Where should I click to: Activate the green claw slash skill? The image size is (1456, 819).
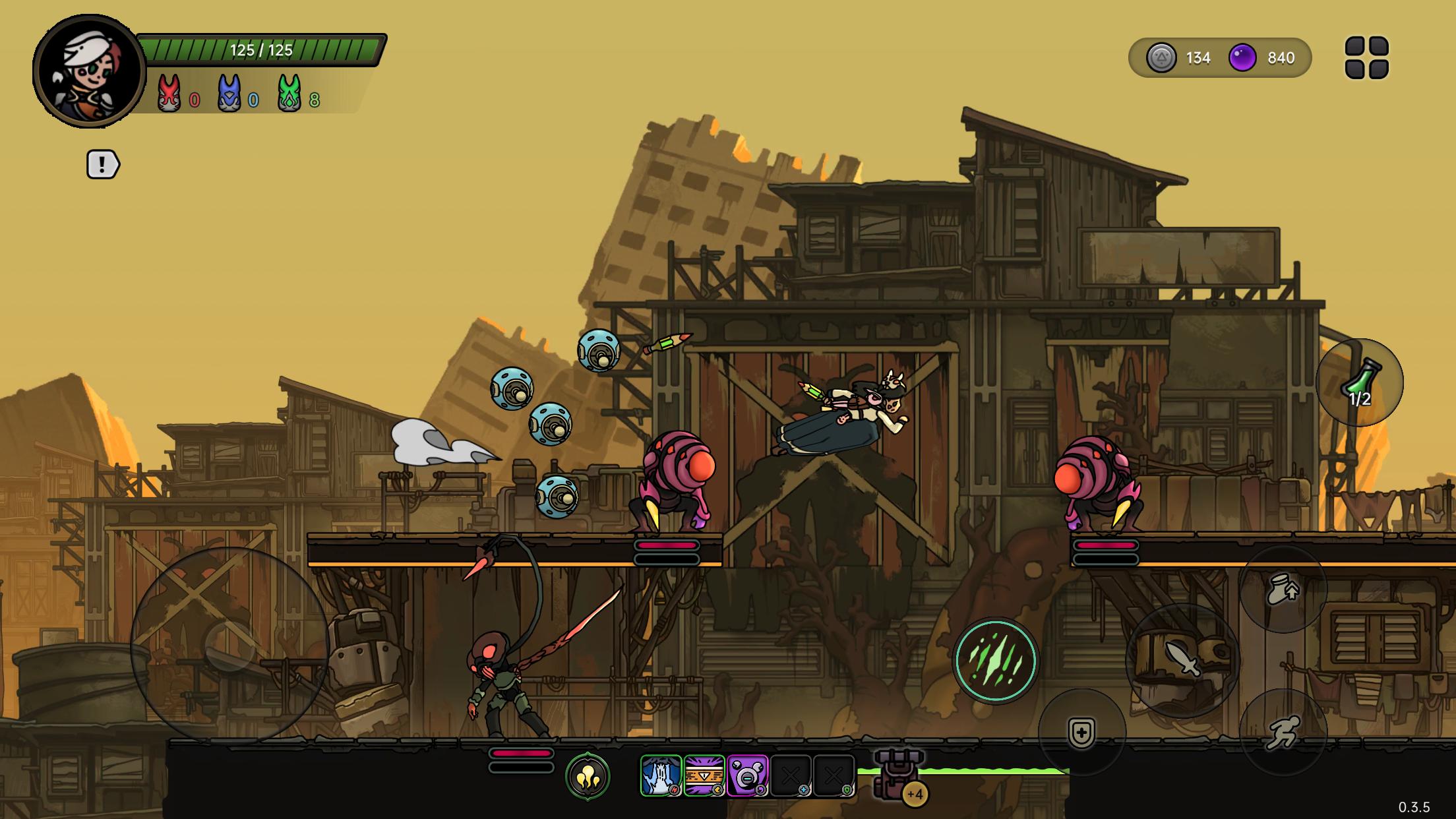(995, 661)
